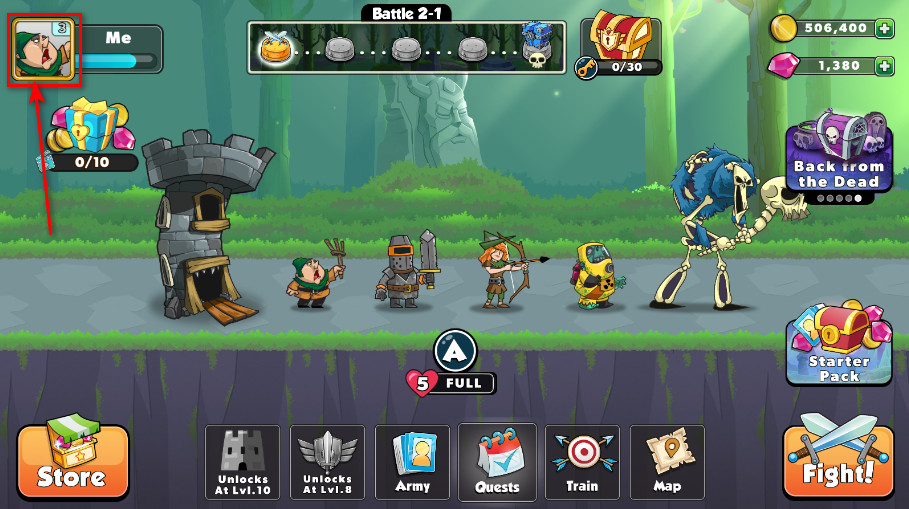Open the Map
The height and width of the screenshot is (509, 909).
(667, 462)
